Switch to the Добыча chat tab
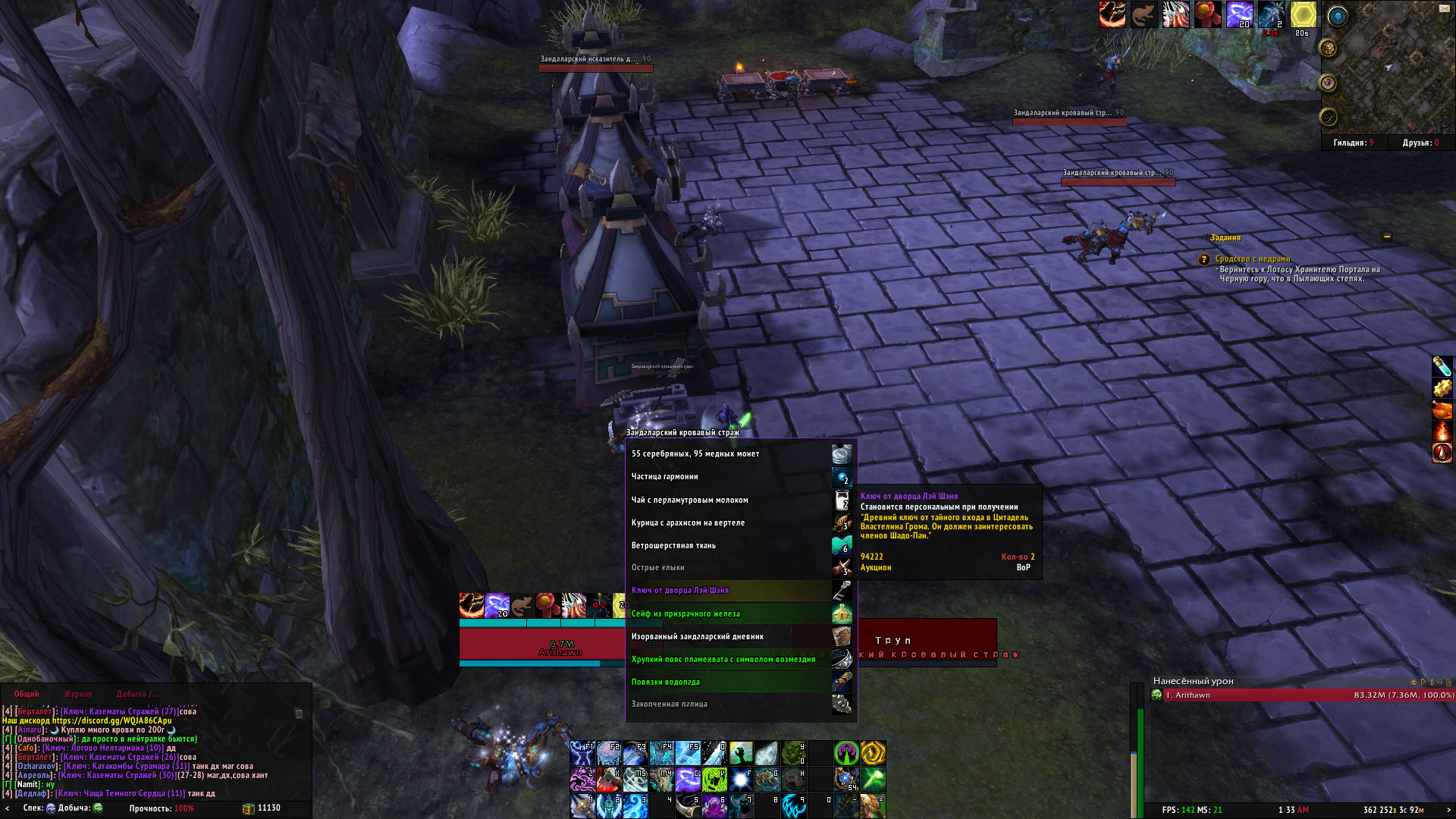This screenshot has width=1456, height=819. point(137,694)
